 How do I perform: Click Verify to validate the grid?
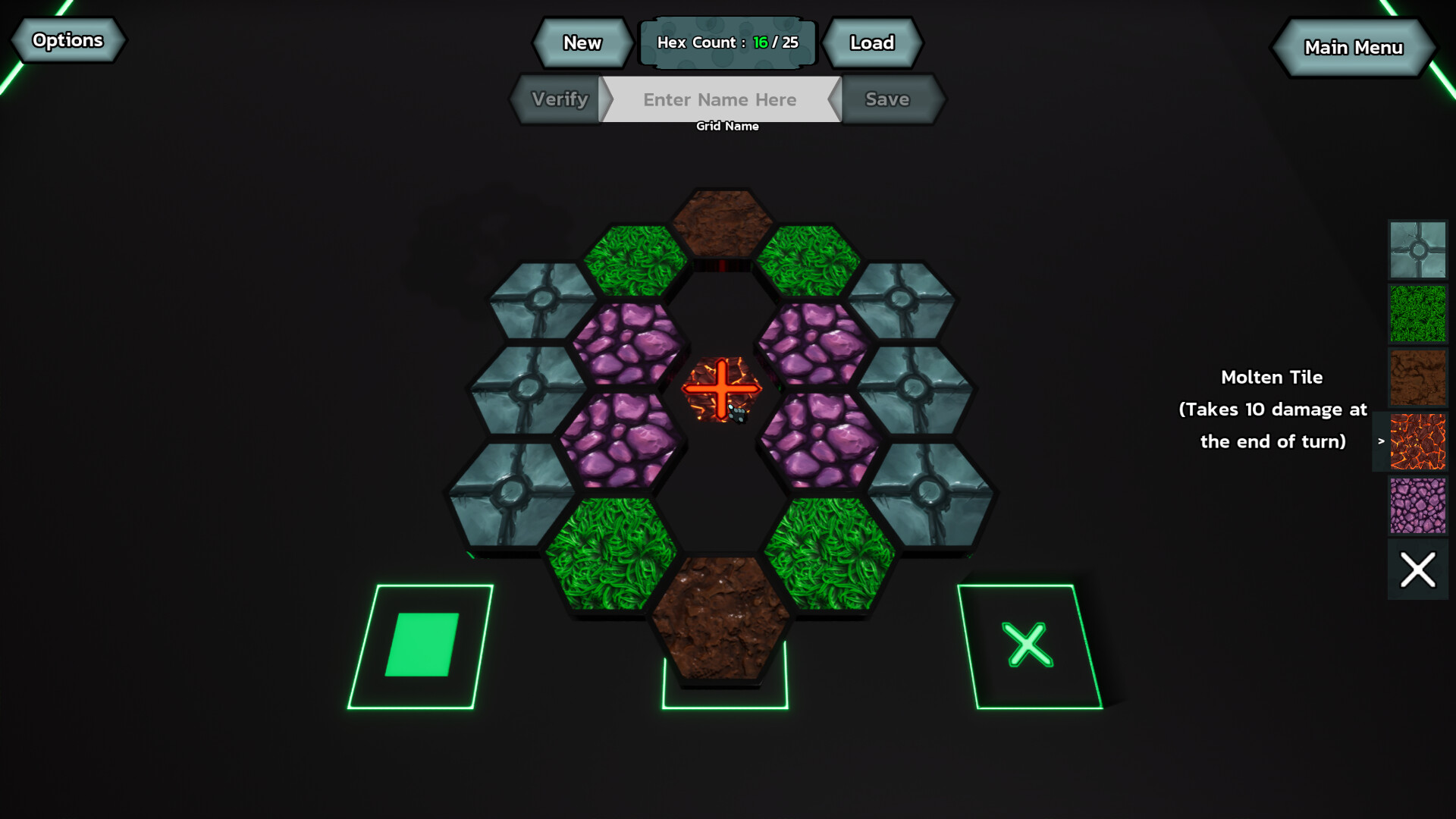click(x=559, y=99)
